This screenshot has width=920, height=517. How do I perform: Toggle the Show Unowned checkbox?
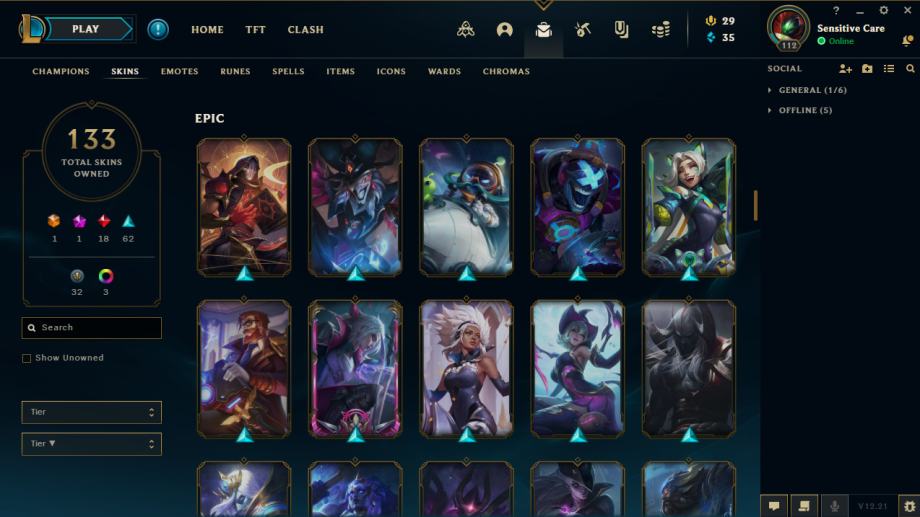(x=27, y=358)
